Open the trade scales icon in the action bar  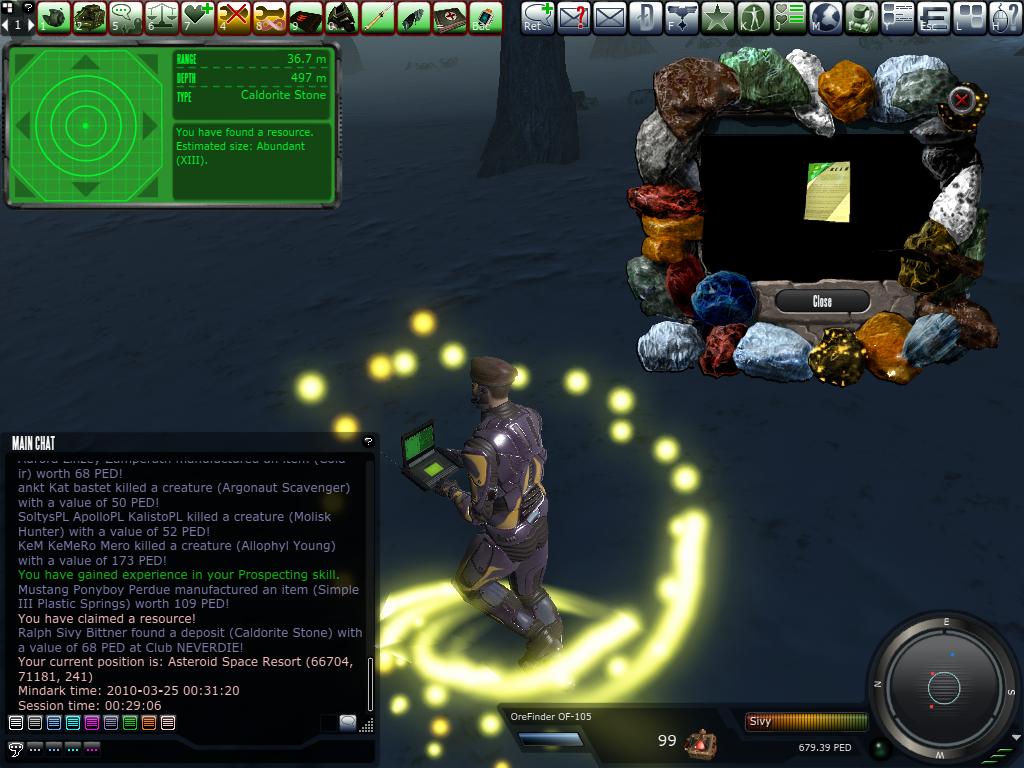pyautogui.click(x=162, y=16)
